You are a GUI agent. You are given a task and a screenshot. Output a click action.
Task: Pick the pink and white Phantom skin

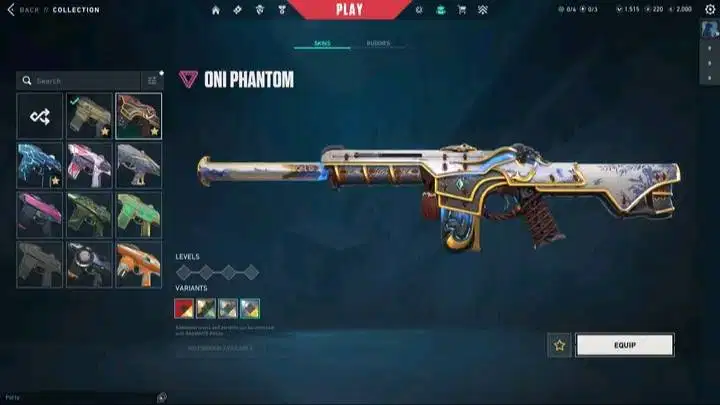click(x=89, y=165)
